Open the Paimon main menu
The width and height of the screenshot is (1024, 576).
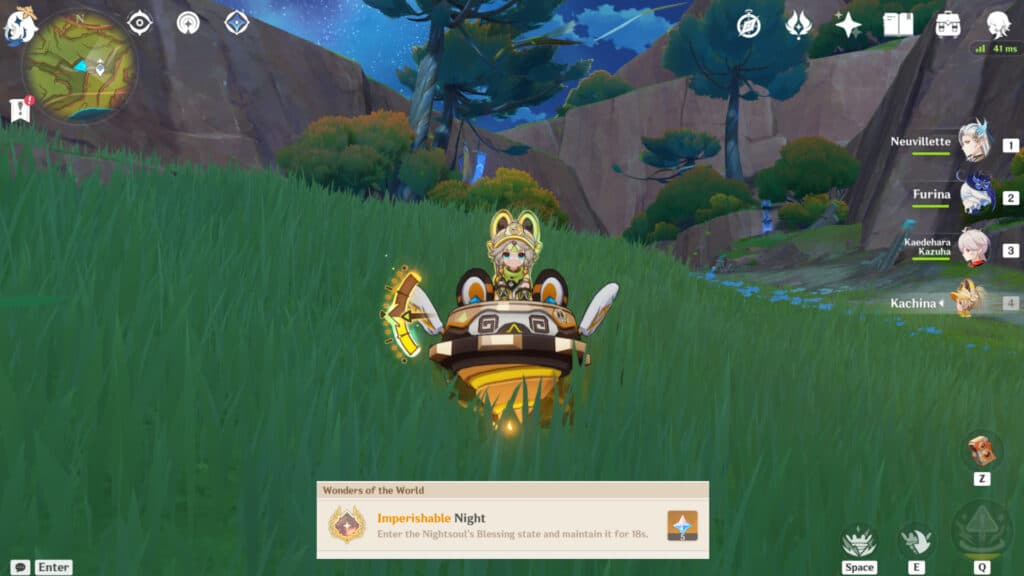[21, 24]
